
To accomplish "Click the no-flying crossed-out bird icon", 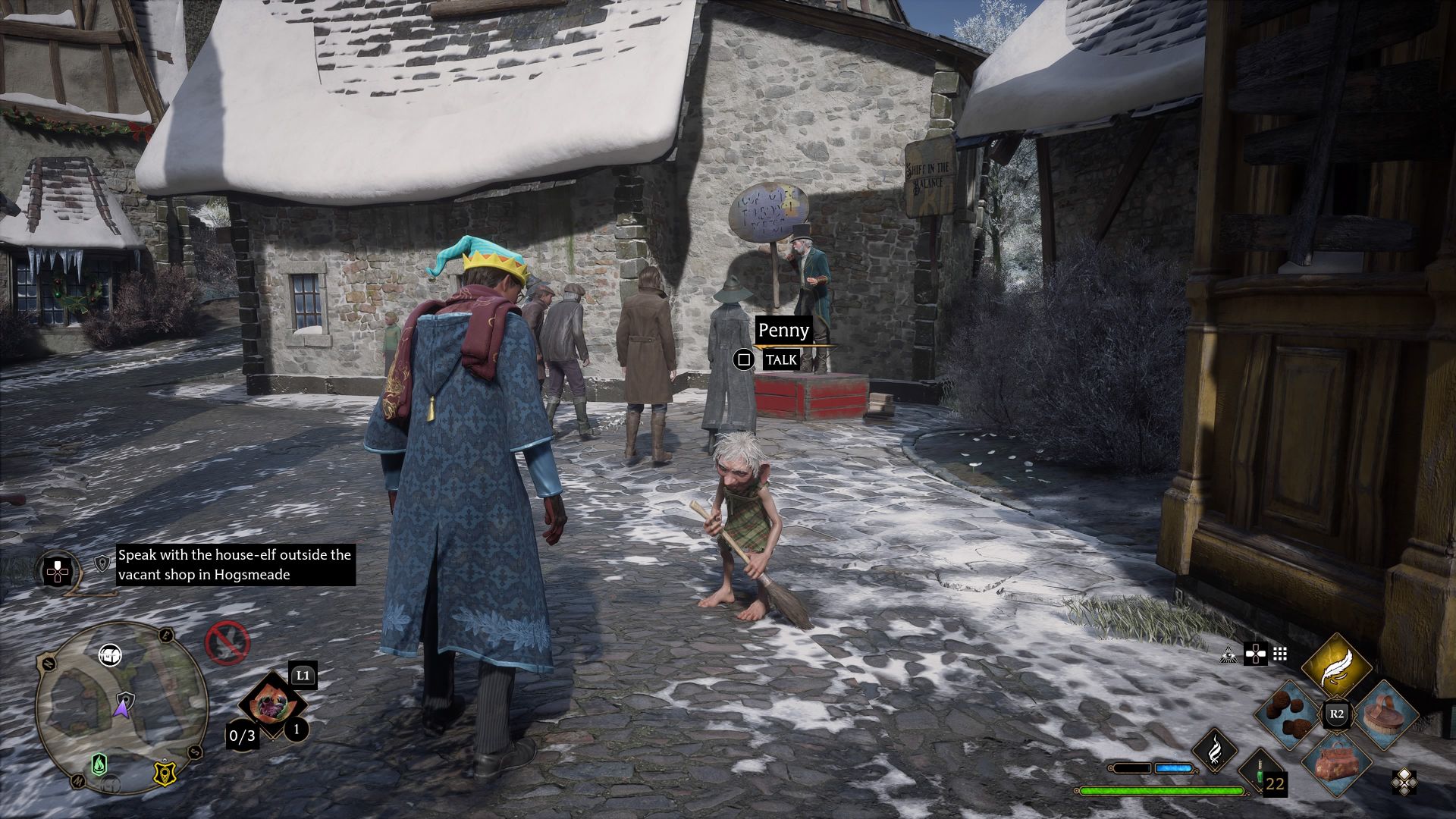I will pos(227,642).
